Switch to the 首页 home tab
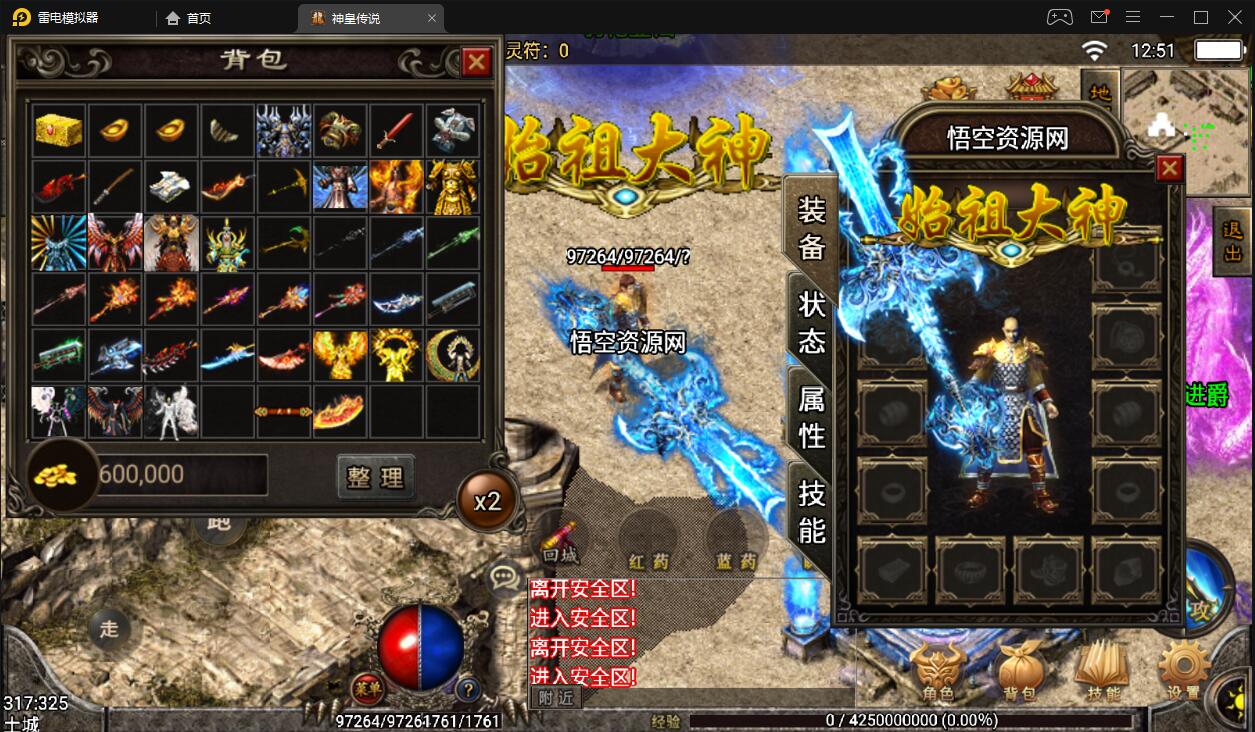 pyautogui.click(x=189, y=18)
